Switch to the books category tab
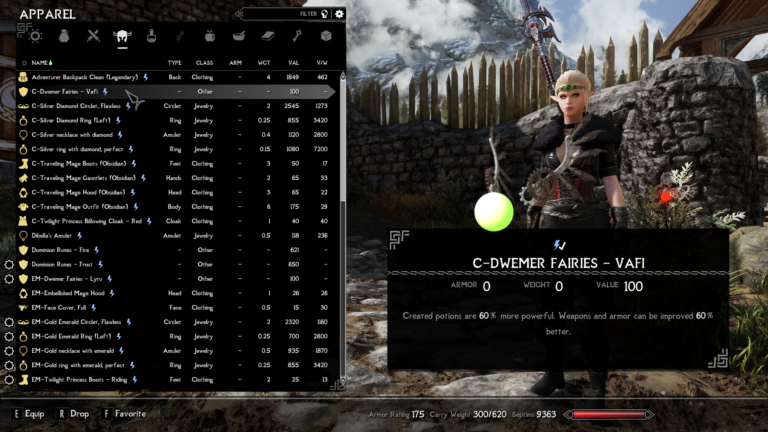 pyautogui.click(x=267, y=36)
